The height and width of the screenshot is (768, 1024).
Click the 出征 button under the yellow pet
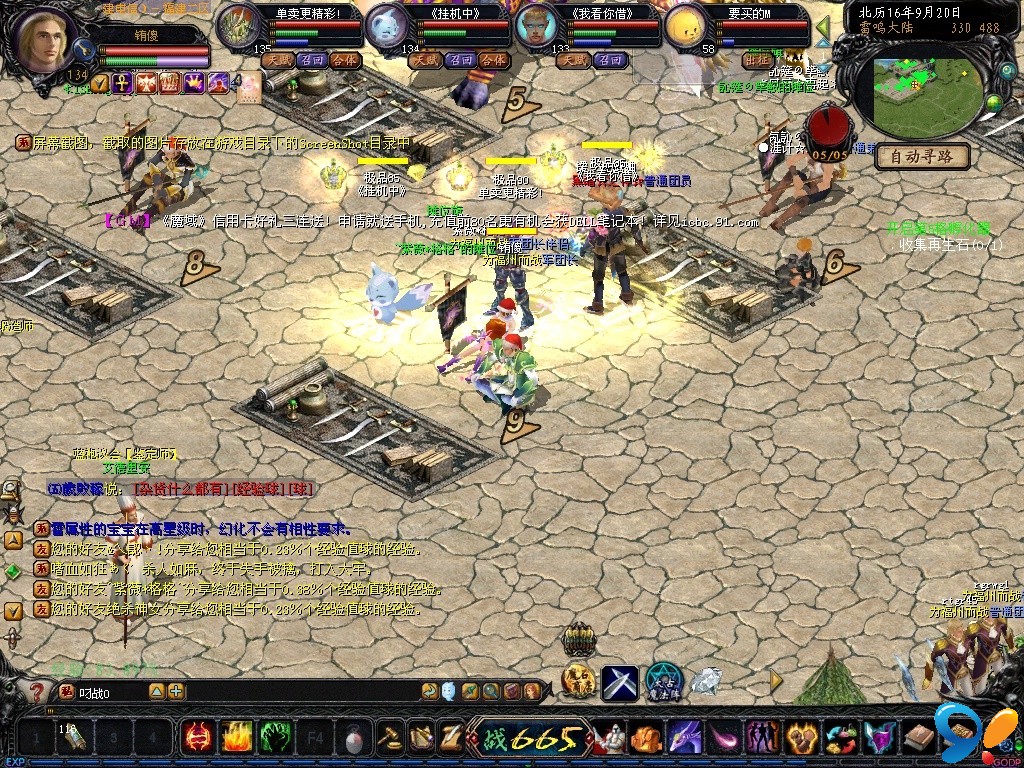(759, 60)
